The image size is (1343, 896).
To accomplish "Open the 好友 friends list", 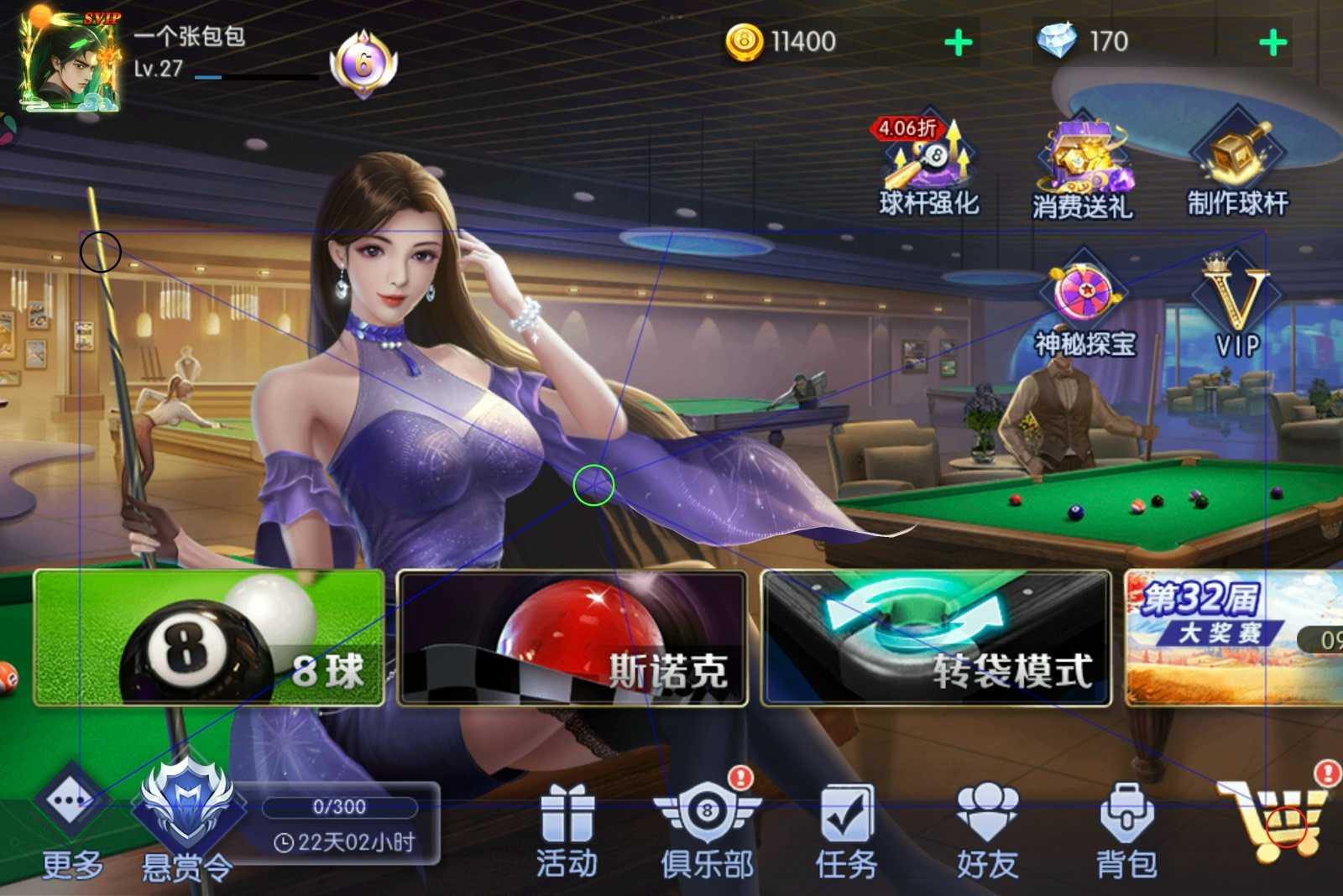I will point(987,826).
